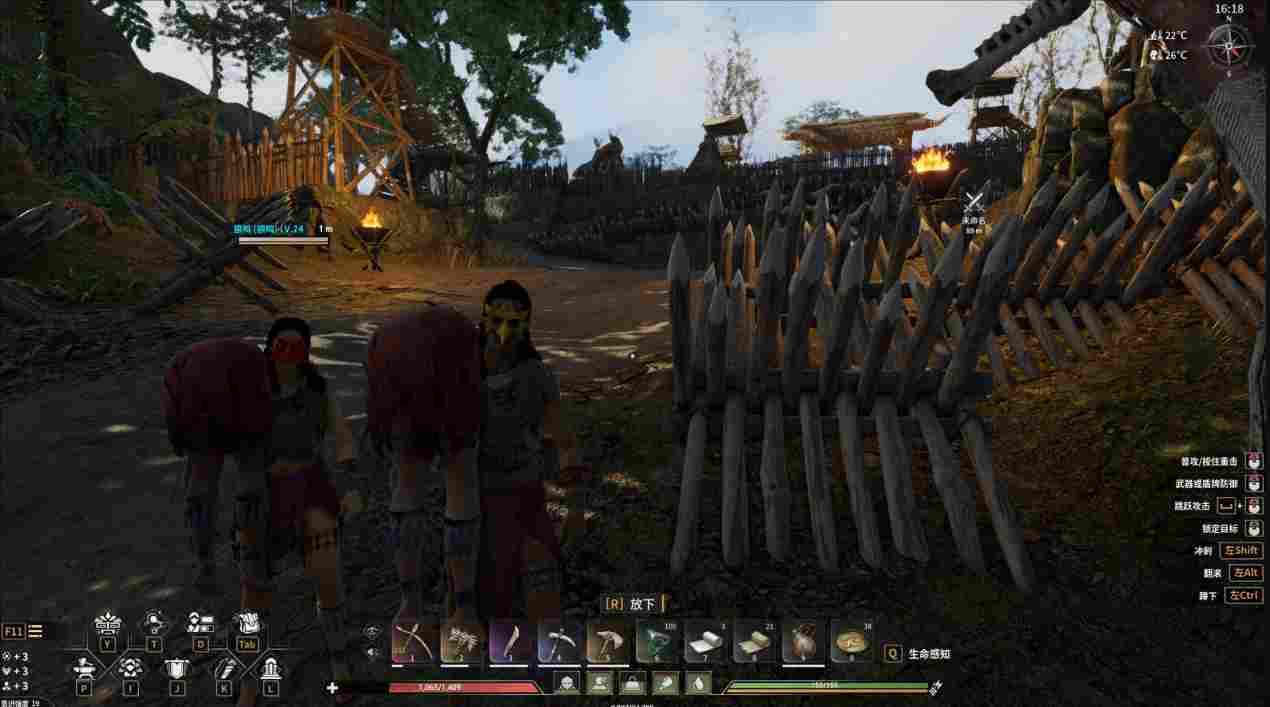Use the white cloth bandage roll slot
This screenshot has width=1270, height=707.
[x=708, y=641]
